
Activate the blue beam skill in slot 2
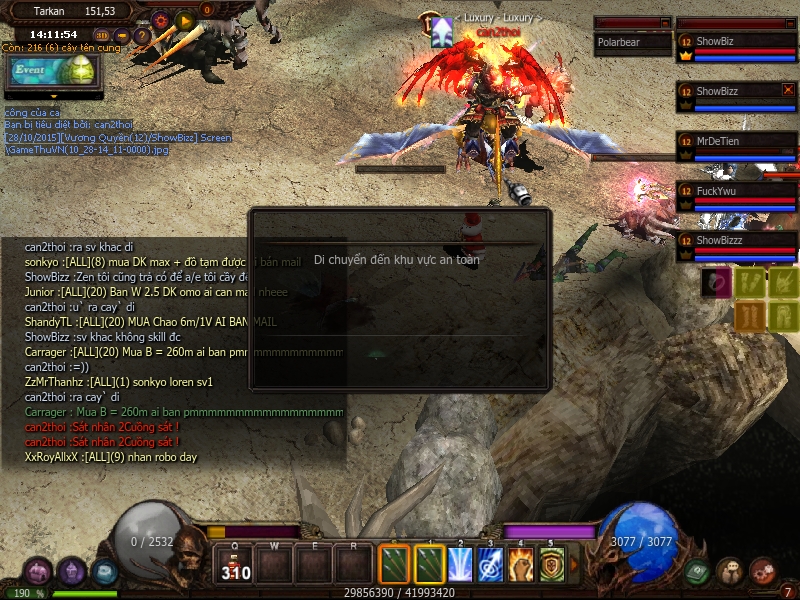click(x=459, y=564)
